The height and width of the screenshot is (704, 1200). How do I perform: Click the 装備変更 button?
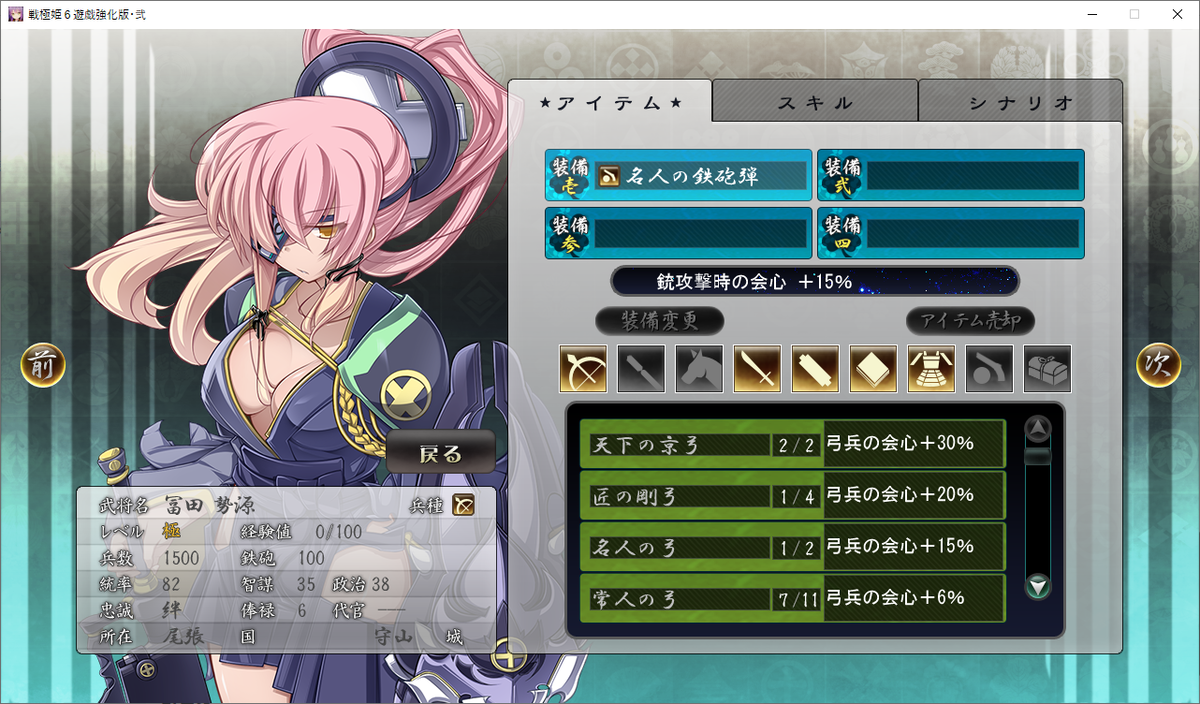point(659,321)
